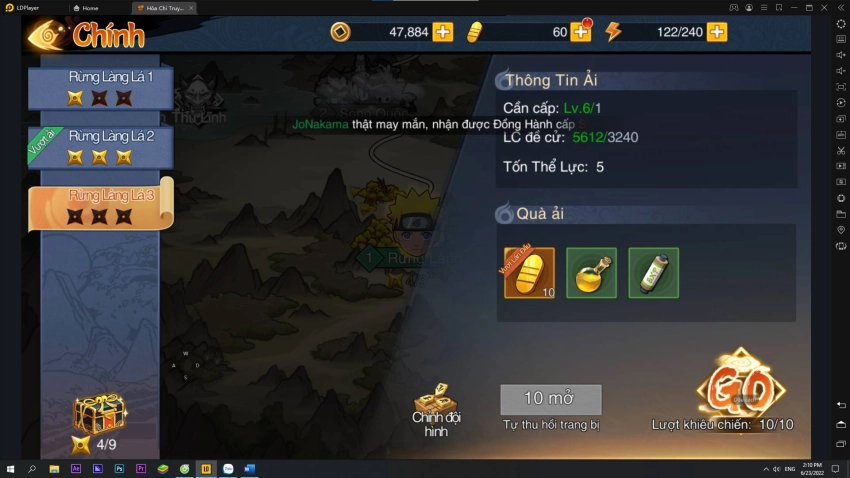This screenshot has height=478, width=850.
Task: Add more gold ingots with plus button
Action: 581,32
